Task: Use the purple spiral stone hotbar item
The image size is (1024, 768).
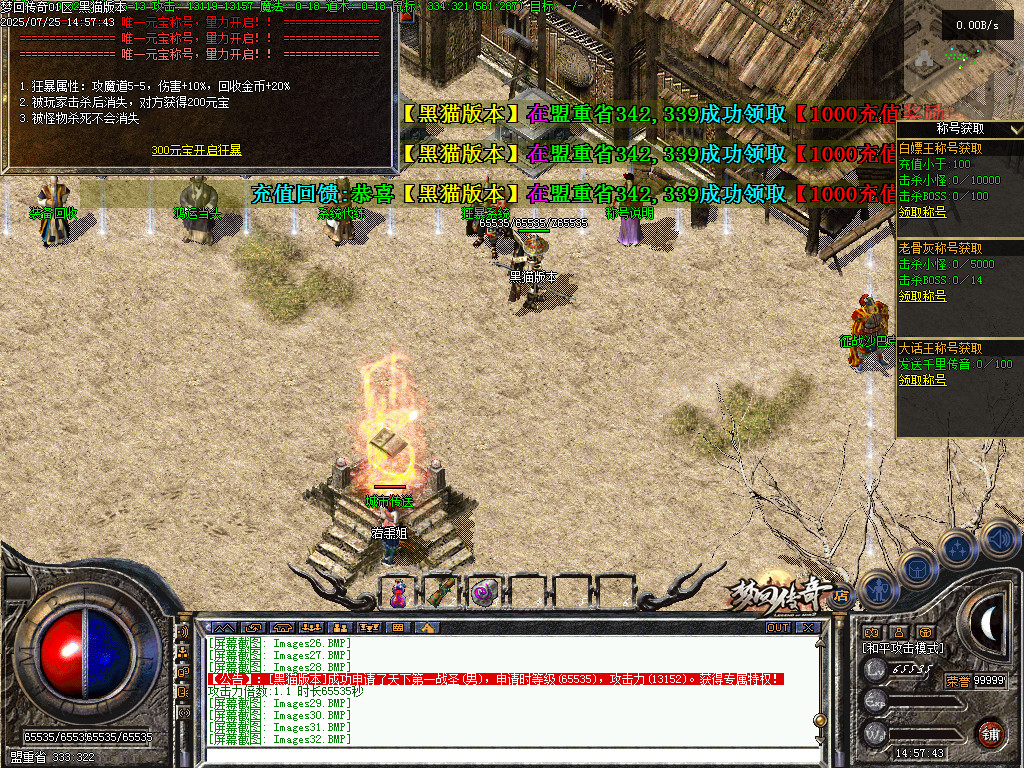Action: coord(485,593)
